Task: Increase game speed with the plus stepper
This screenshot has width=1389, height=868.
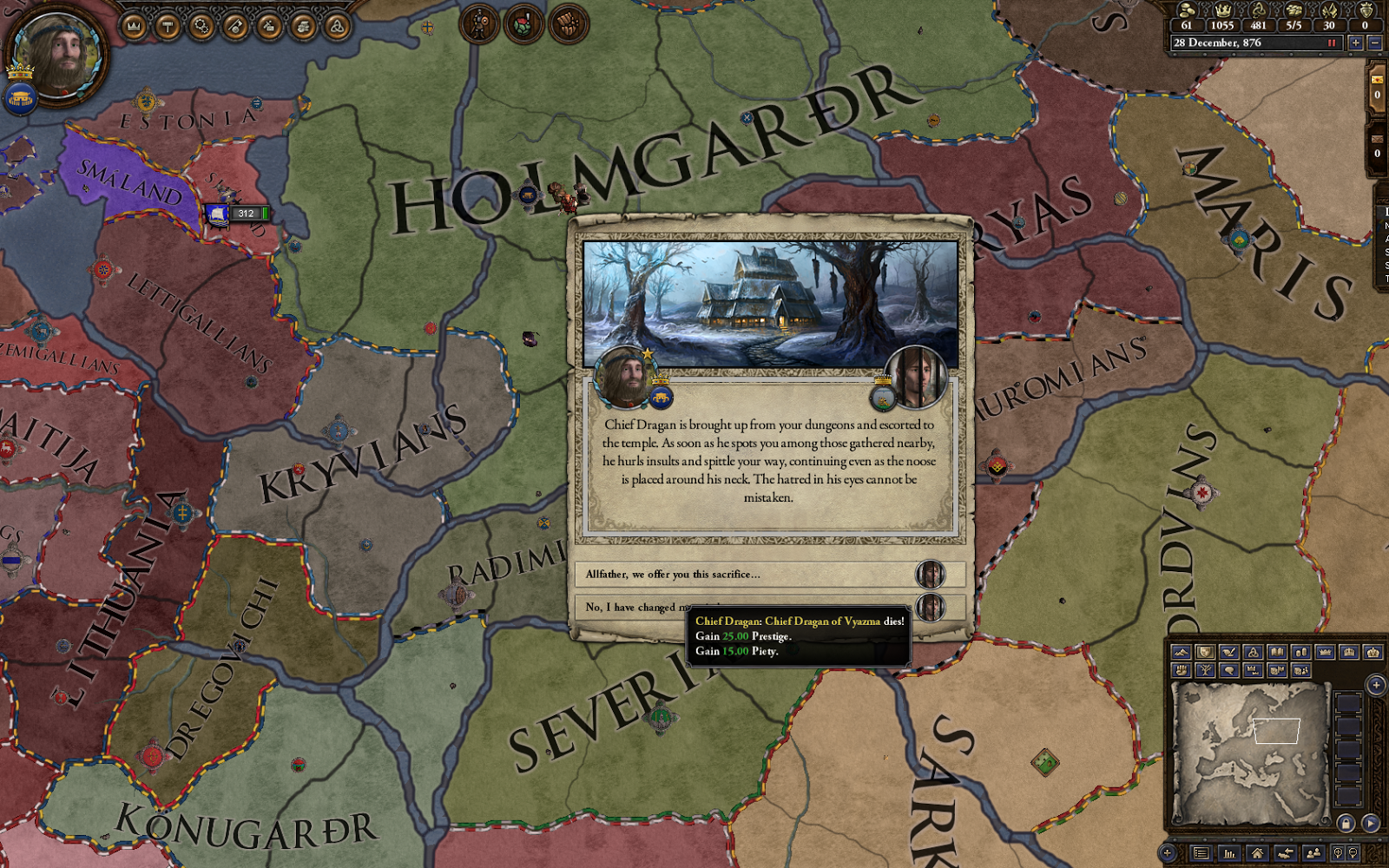Action: [1357, 42]
